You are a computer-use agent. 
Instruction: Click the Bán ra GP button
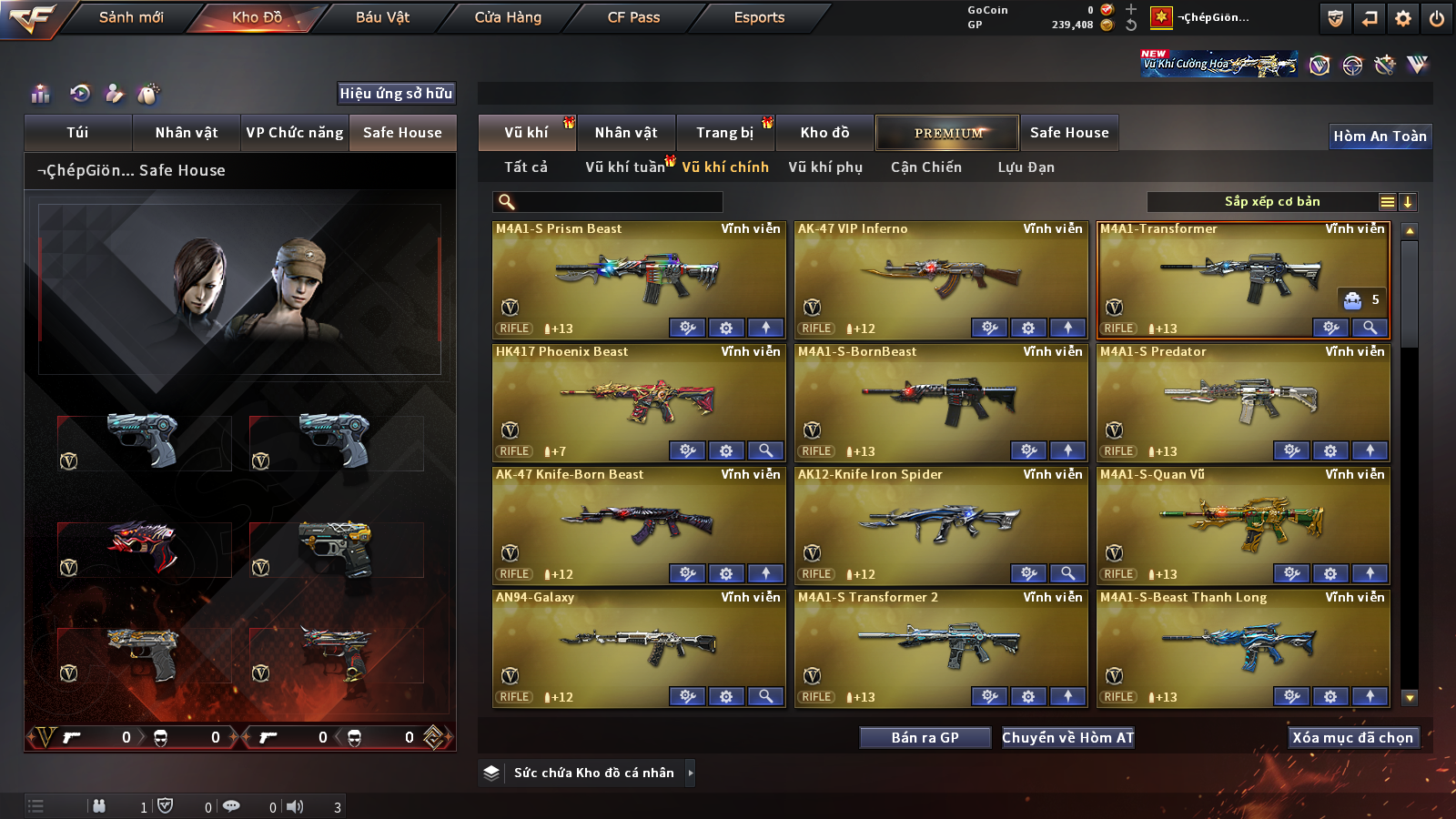925,738
